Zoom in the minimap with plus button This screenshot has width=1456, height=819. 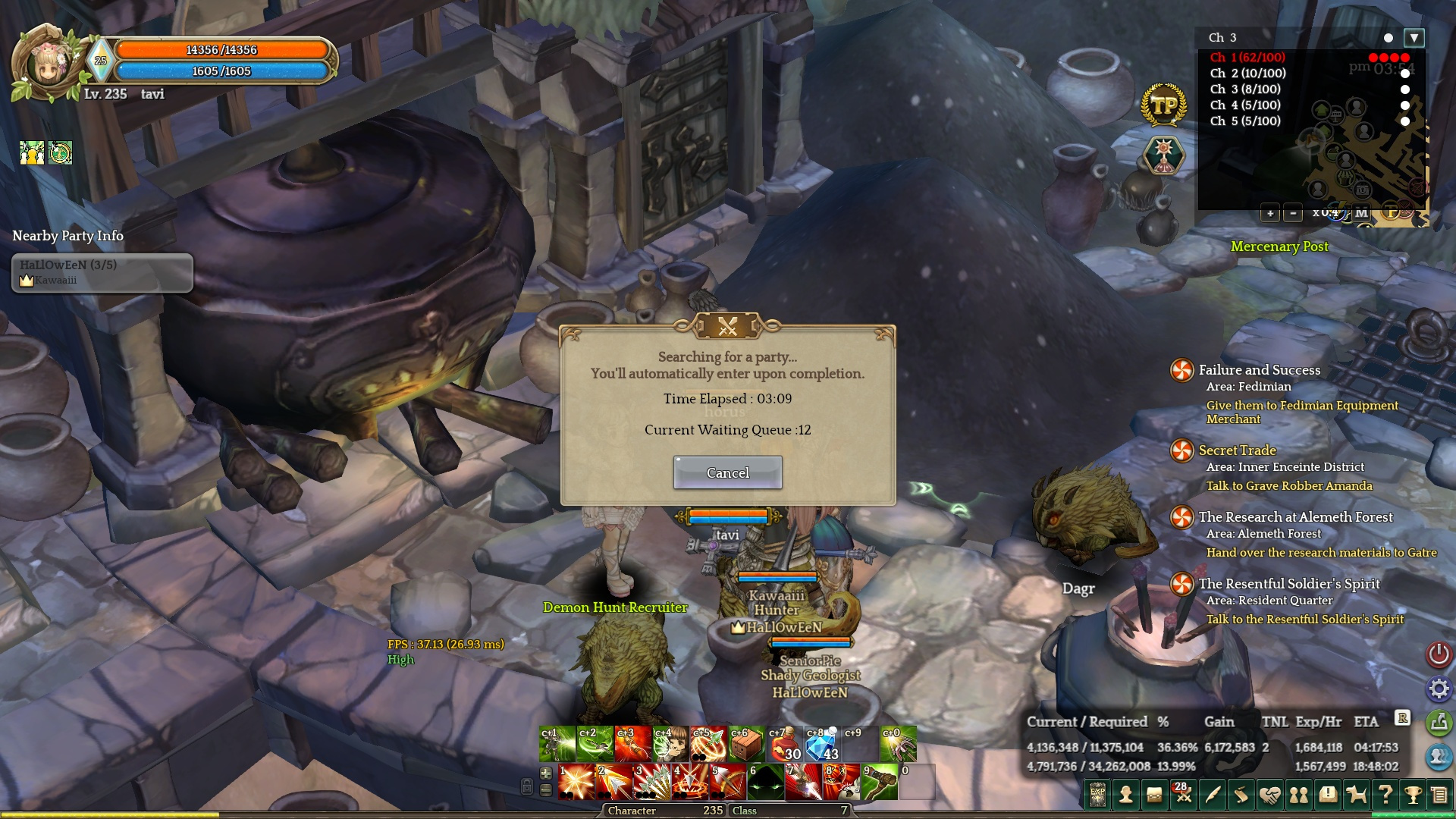point(1269,213)
